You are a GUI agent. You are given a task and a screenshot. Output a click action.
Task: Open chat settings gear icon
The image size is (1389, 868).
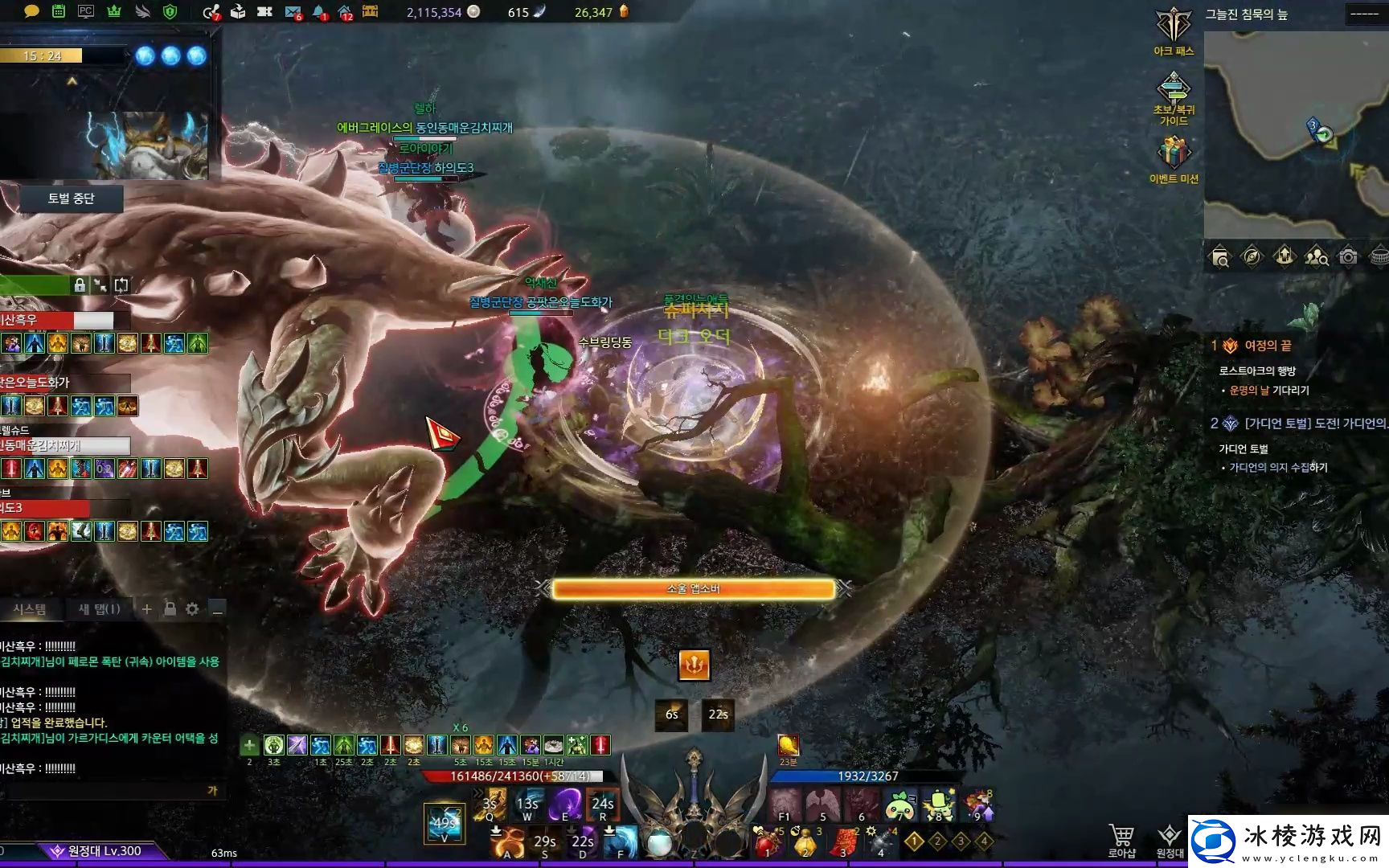(x=192, y=609)
